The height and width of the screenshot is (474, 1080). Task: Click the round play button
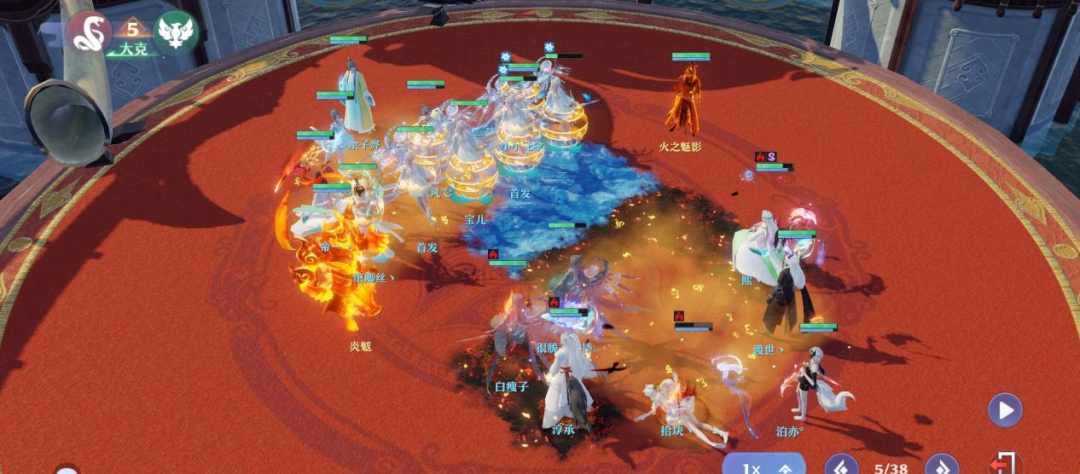point(1004,410)
